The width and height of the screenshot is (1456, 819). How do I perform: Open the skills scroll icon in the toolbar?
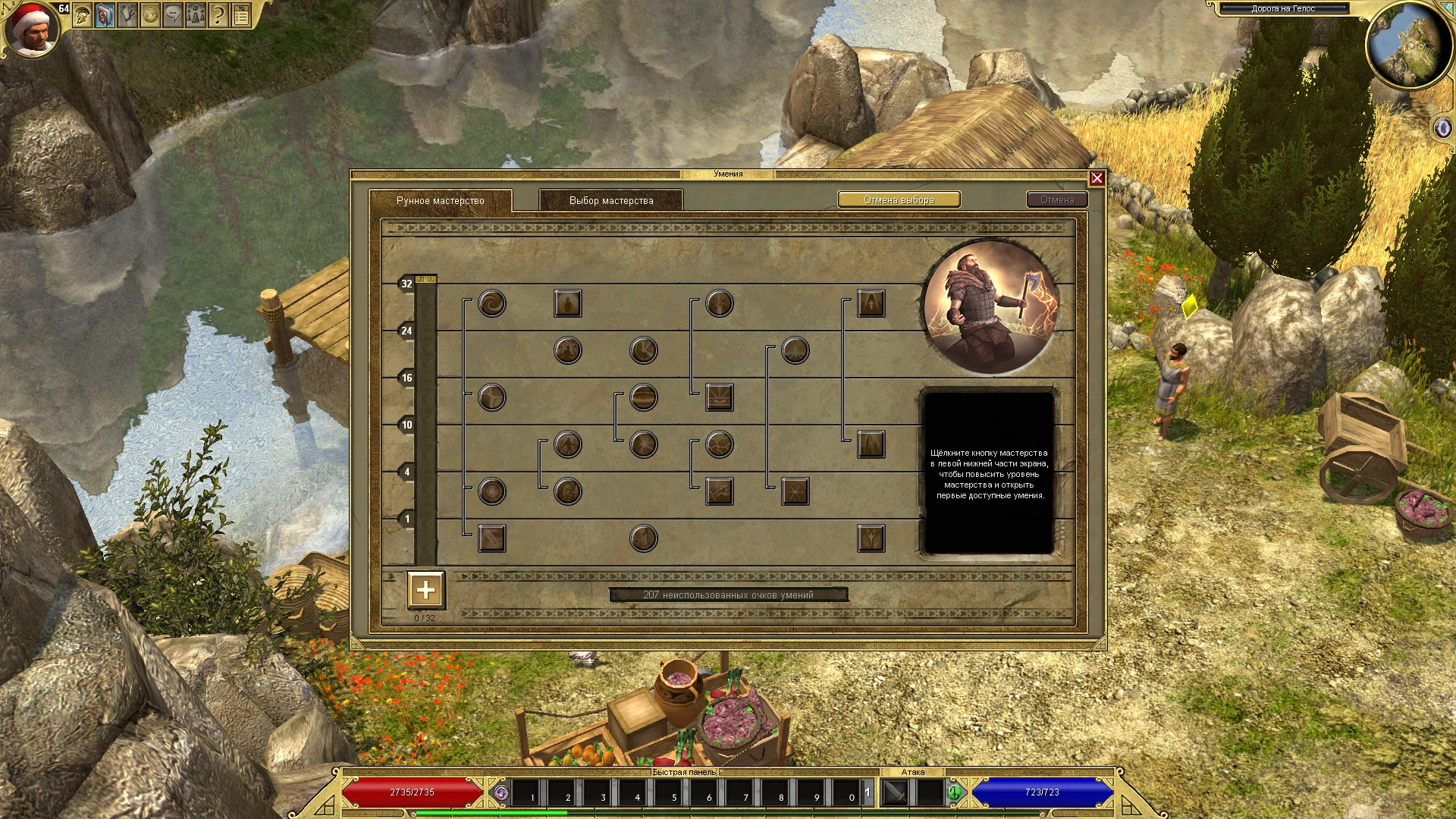click(127, 15)
